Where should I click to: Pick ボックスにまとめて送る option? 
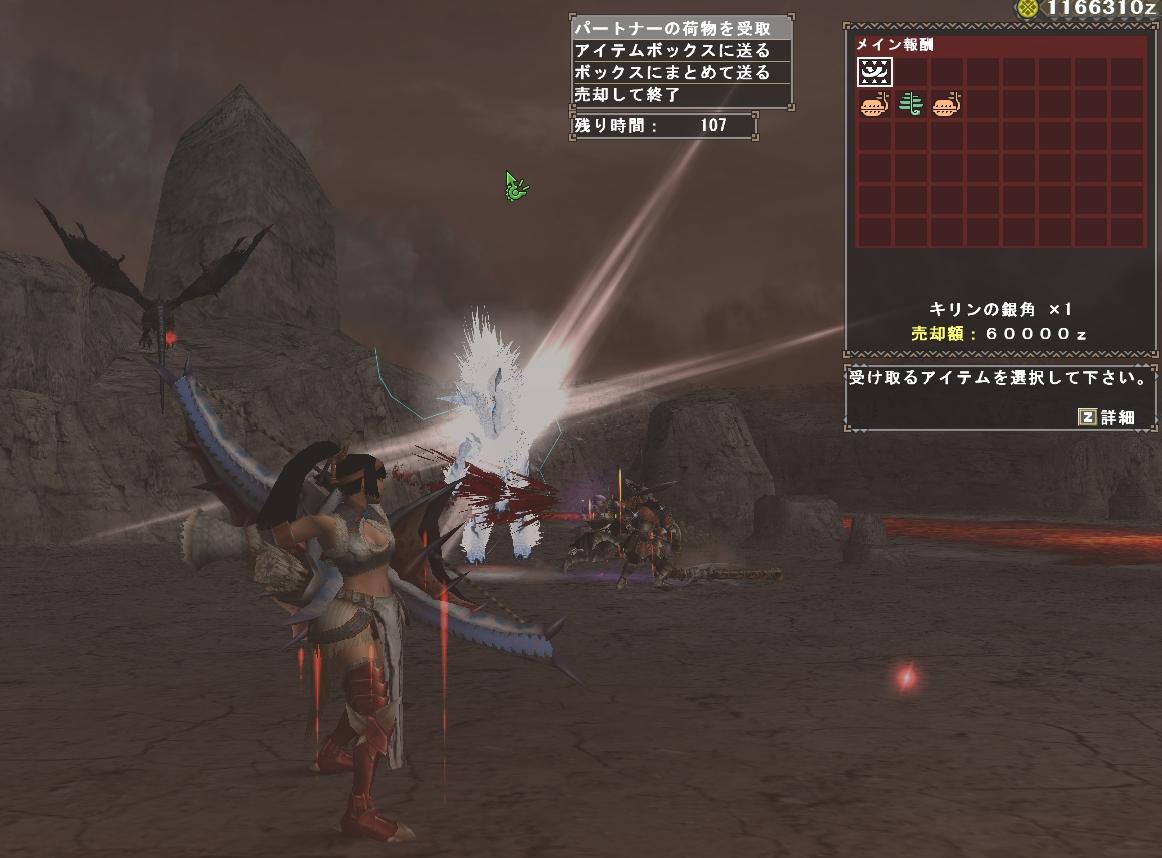coord(681,73)
